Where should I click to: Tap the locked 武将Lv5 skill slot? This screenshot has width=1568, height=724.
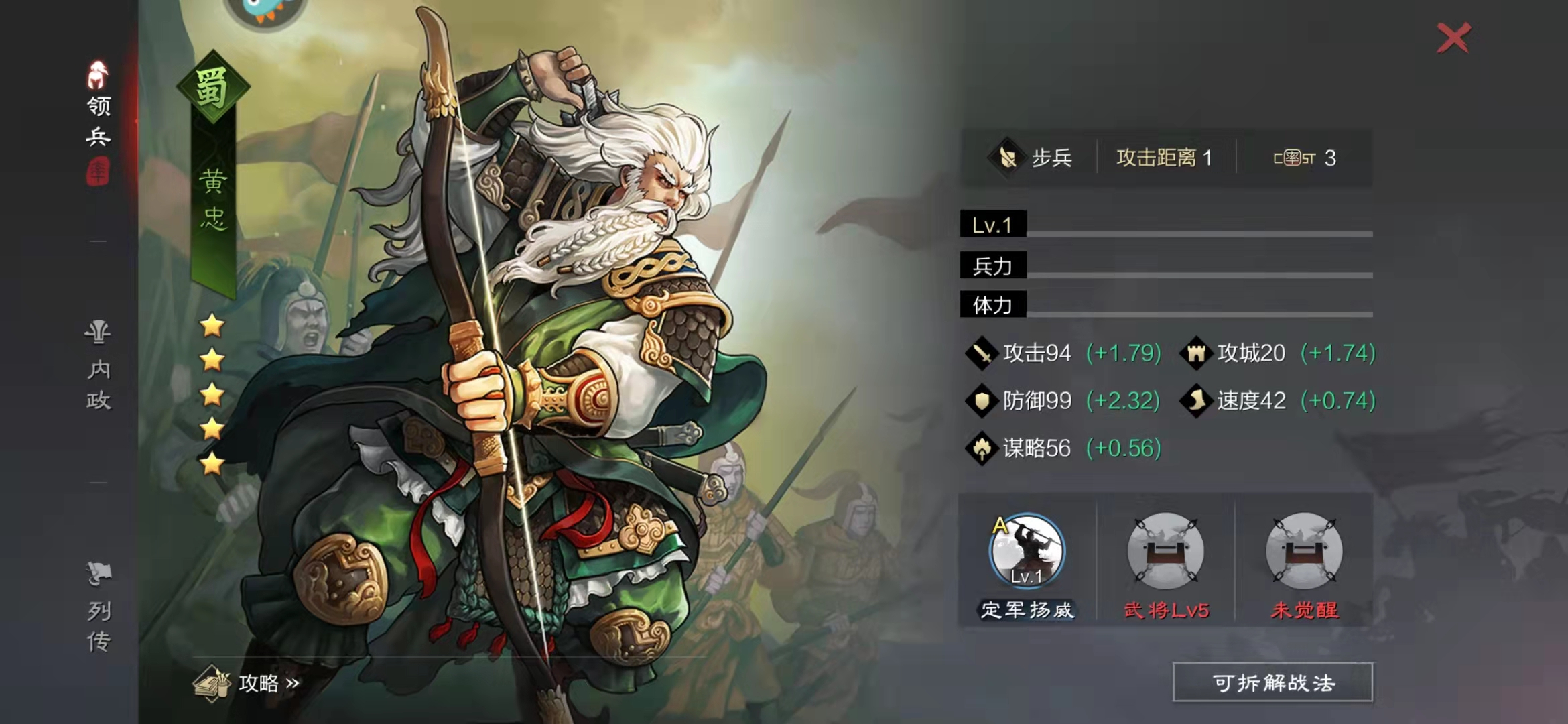coord(1165,551)
